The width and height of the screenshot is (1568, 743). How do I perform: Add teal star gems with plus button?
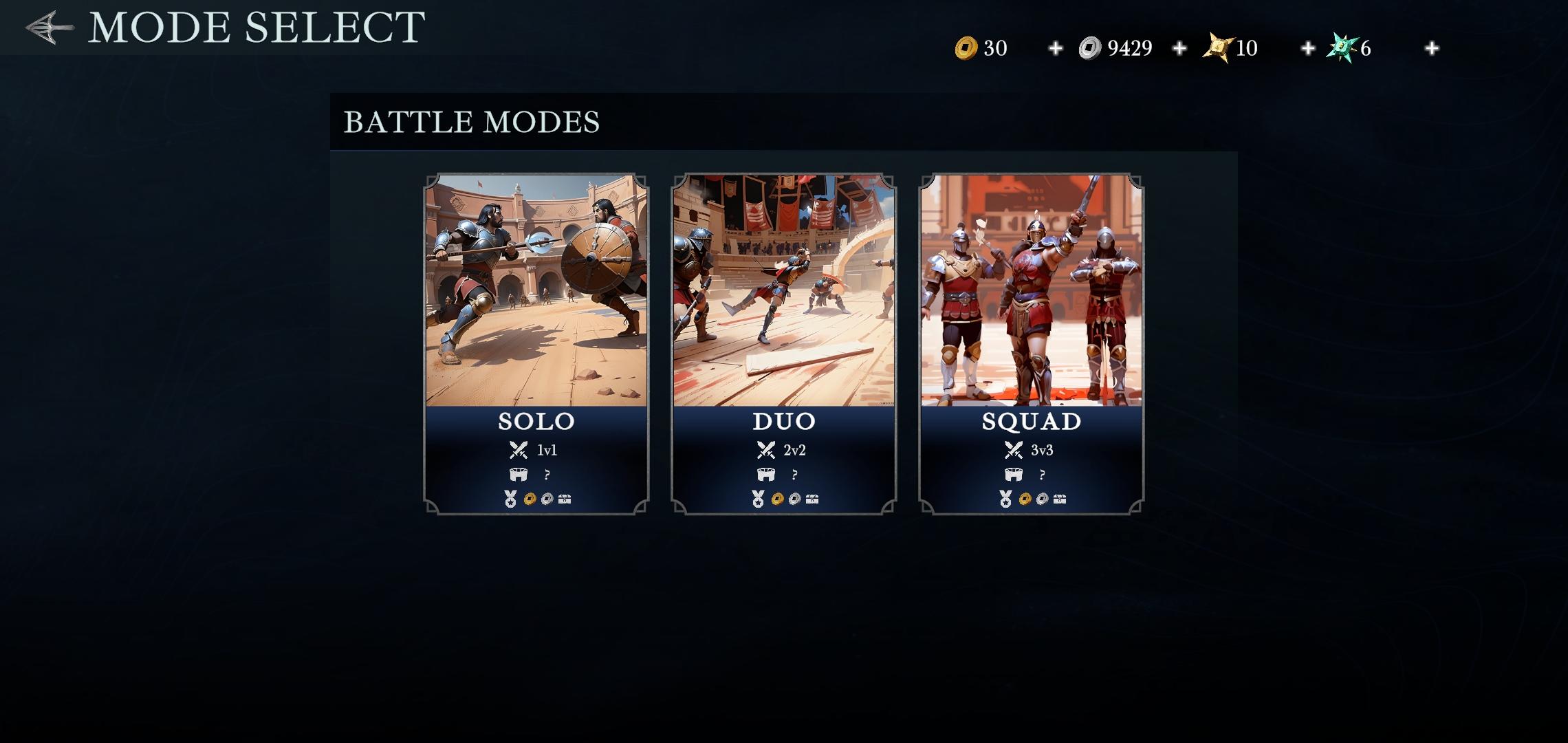pos(1431,48)
